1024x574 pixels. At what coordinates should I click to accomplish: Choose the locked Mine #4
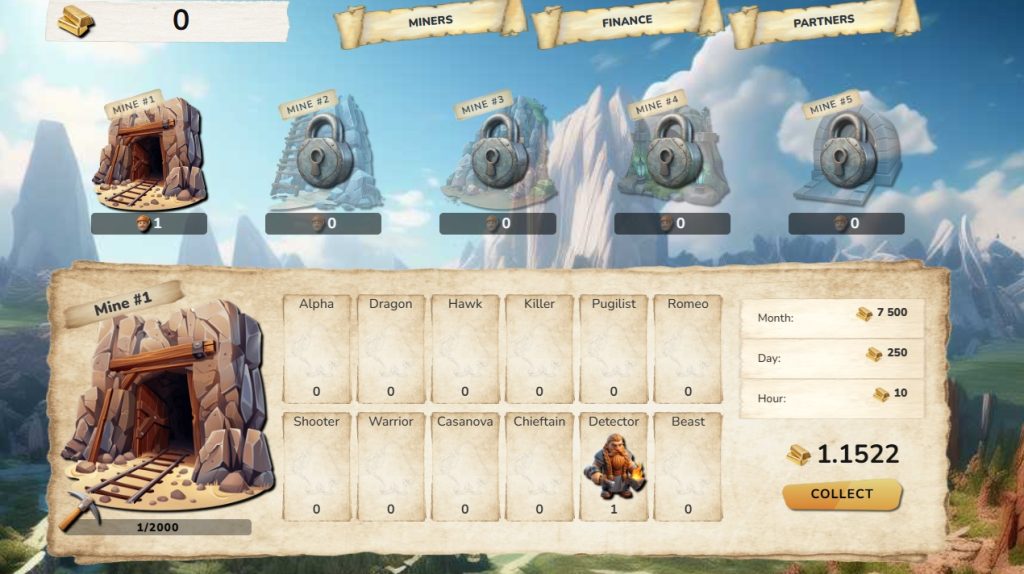[671, 154]
